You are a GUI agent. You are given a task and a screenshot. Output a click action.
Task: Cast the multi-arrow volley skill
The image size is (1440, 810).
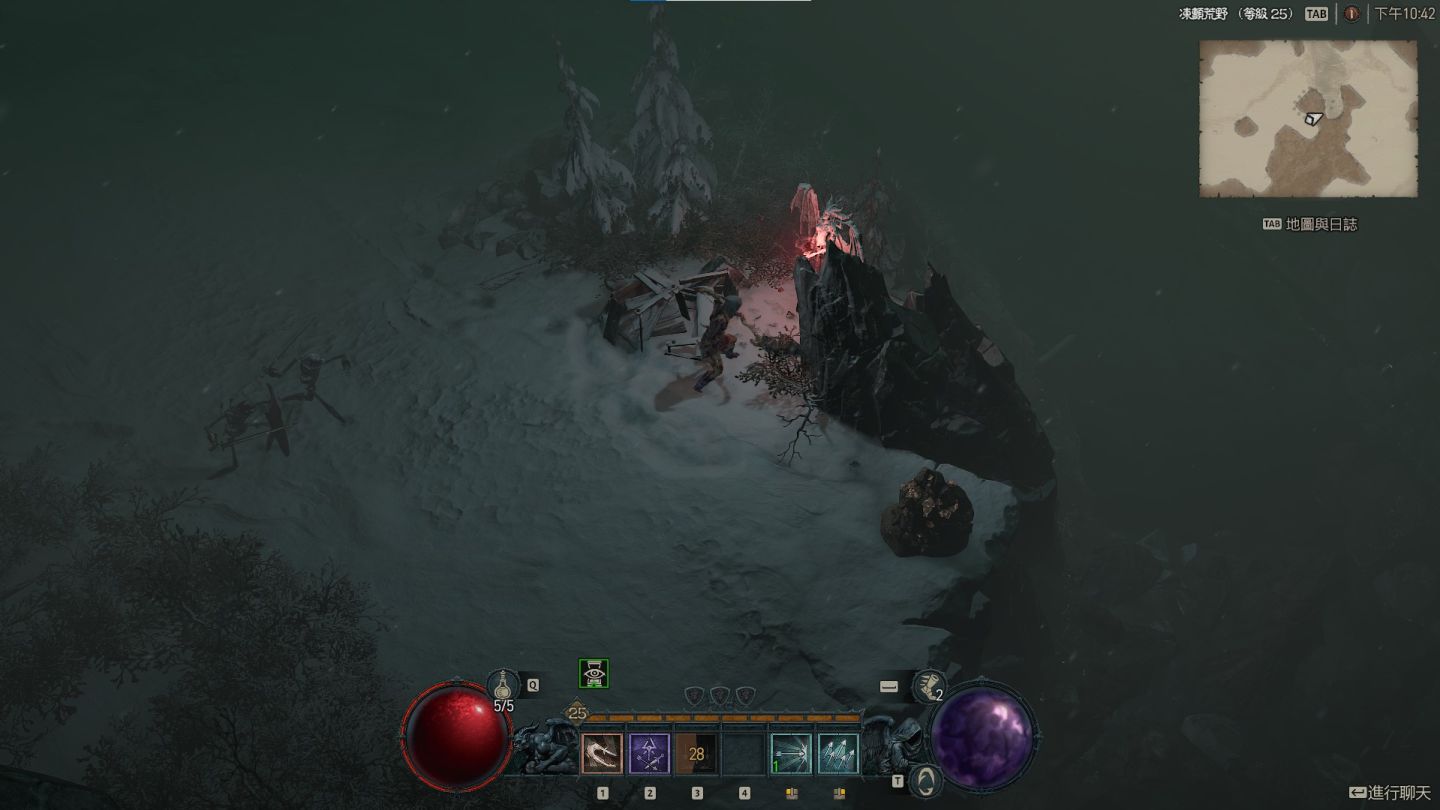click(838, 754)
